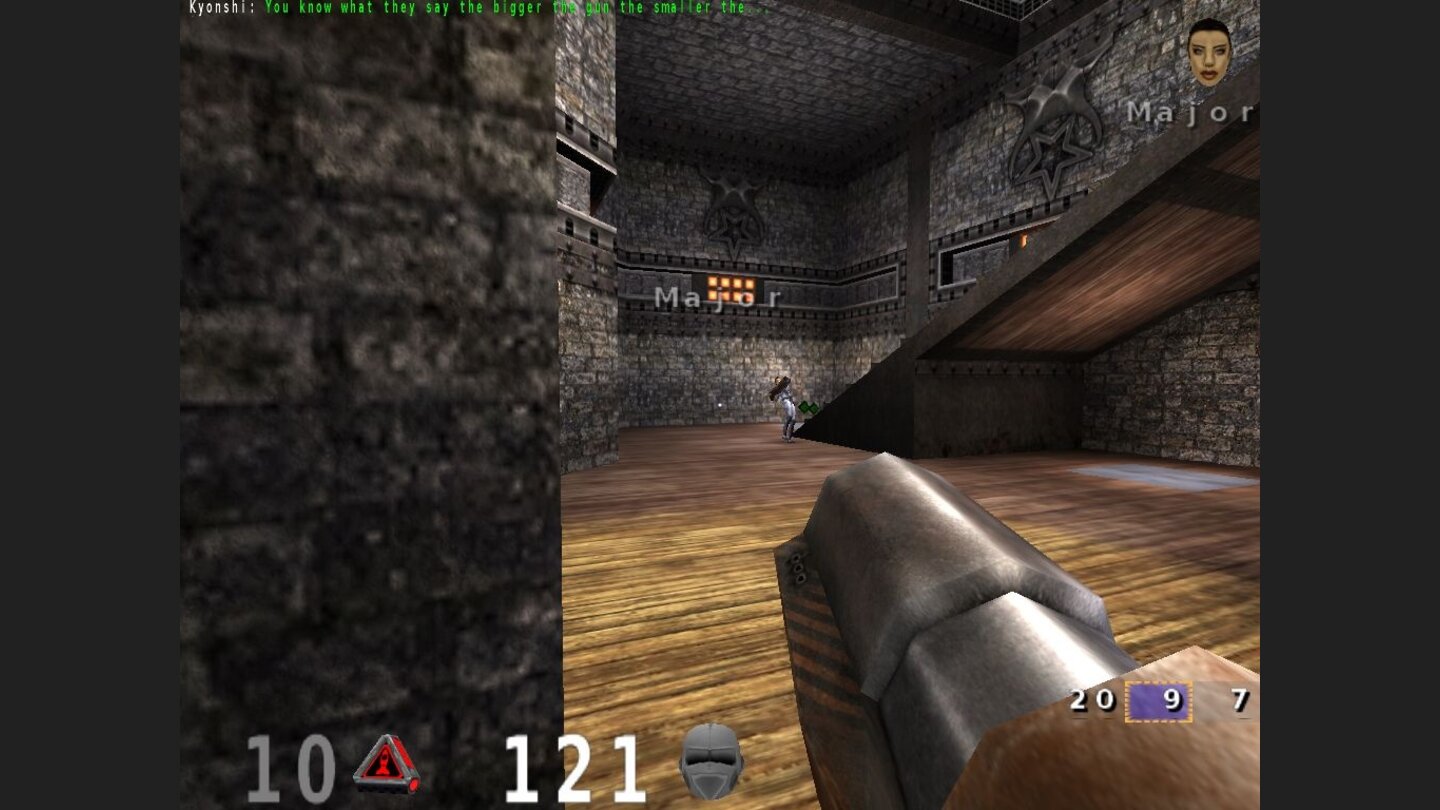
Task: Click the highlighted ammo slot showing 9
Action: [x=1159, y=700]
